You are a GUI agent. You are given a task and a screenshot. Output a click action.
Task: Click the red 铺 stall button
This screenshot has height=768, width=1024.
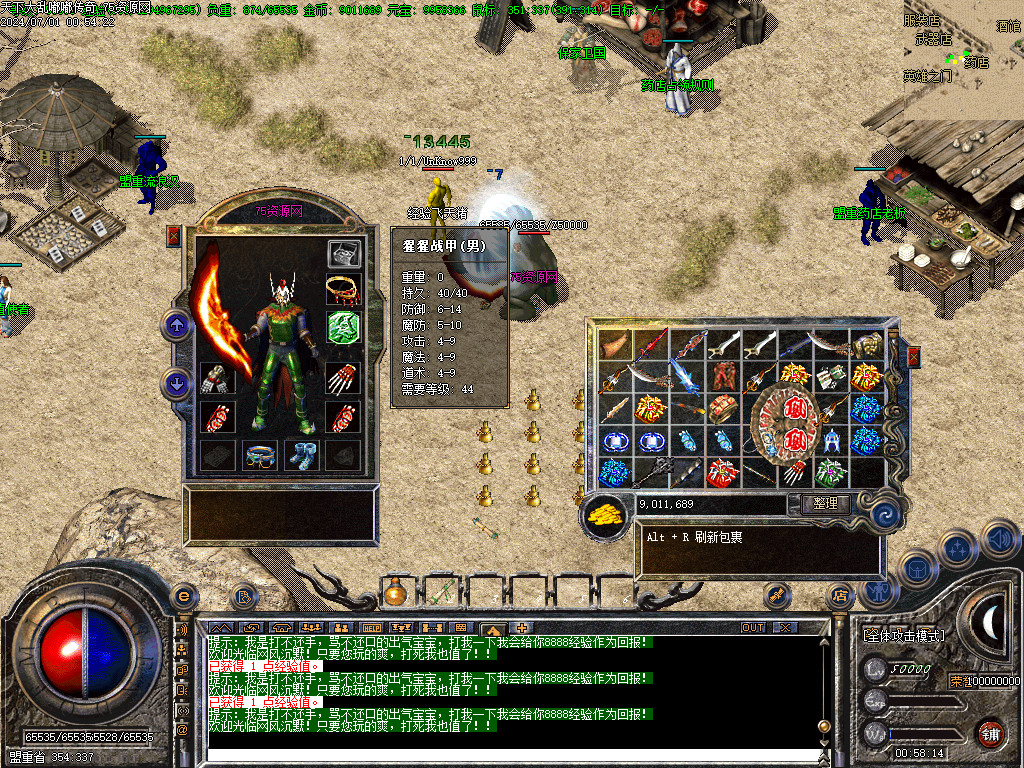pos(990,733)
